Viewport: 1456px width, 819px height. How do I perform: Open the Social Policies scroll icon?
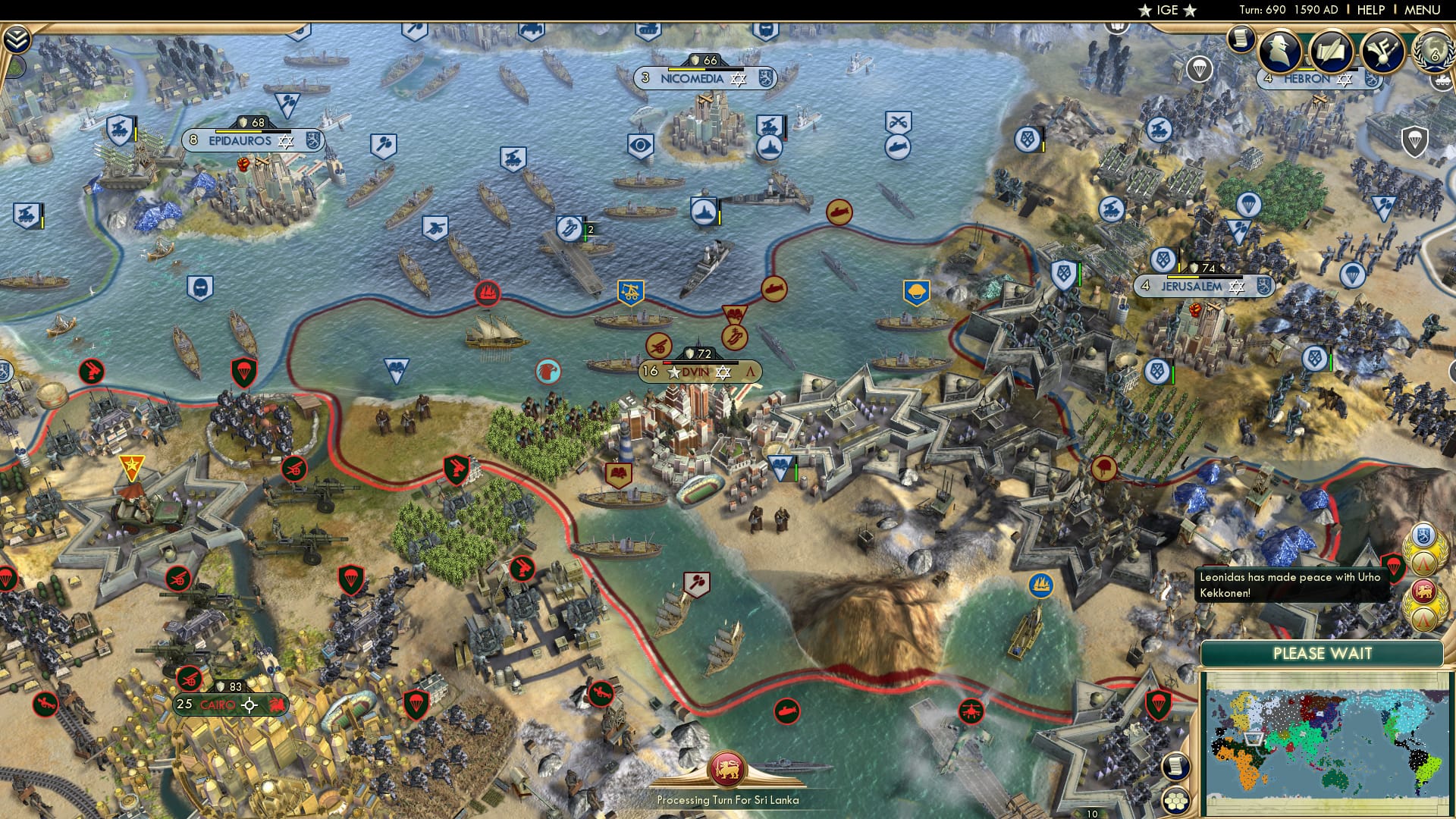pyautogui.click(x=1331, y=52)
